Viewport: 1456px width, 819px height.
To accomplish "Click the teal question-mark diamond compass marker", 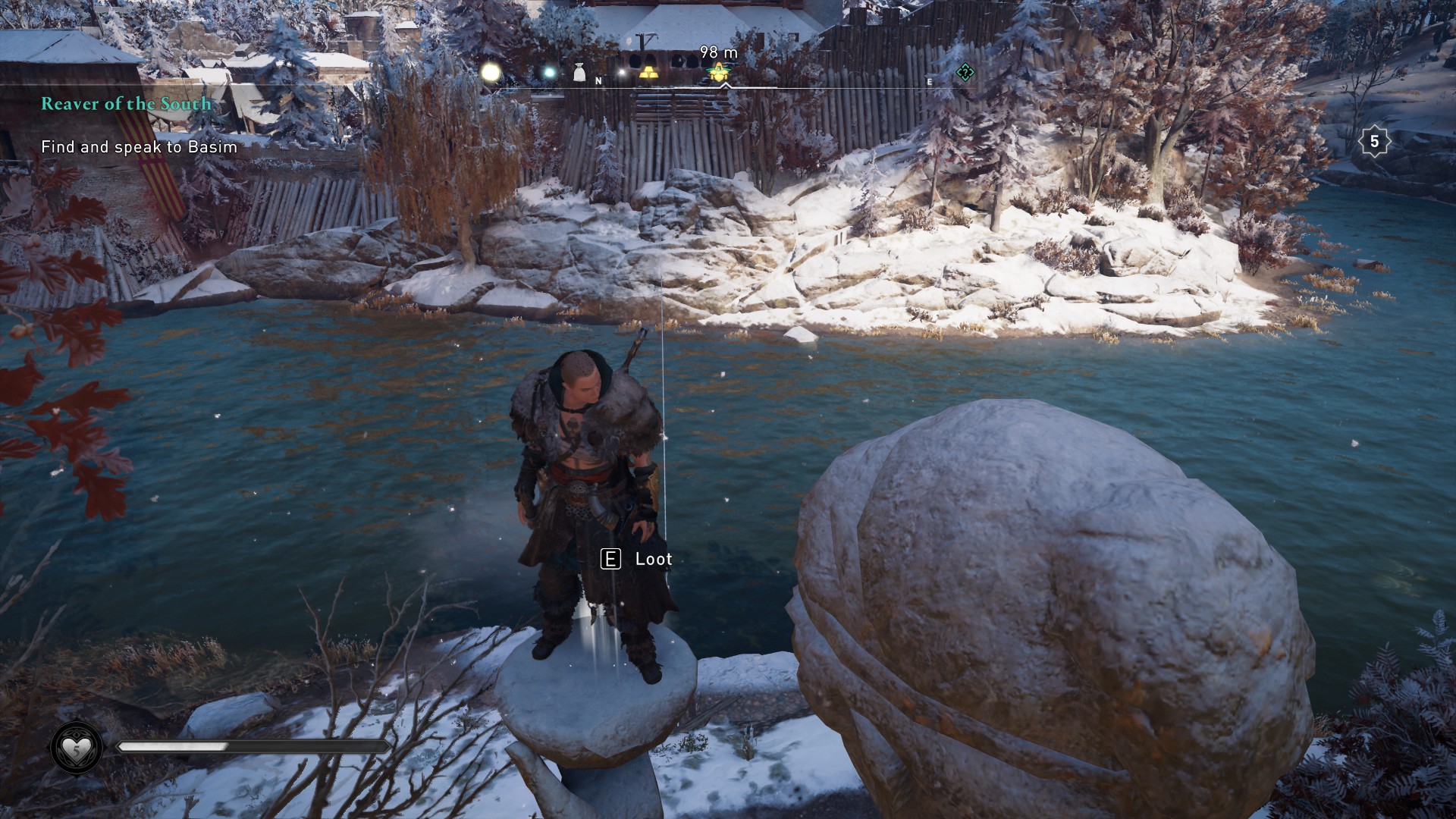I will click(965, 73).
